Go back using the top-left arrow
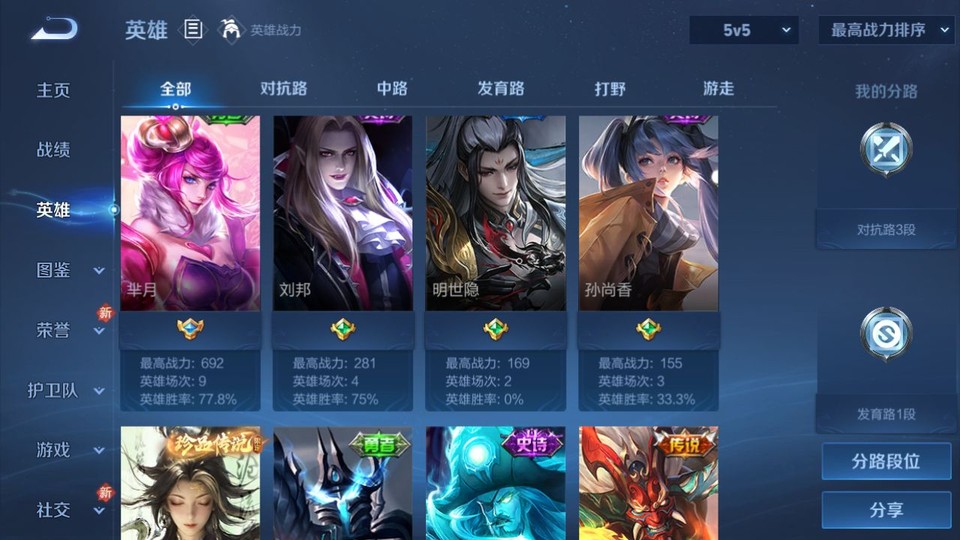The width and height of the screenshot is (960, 540). tap(53, 30)
